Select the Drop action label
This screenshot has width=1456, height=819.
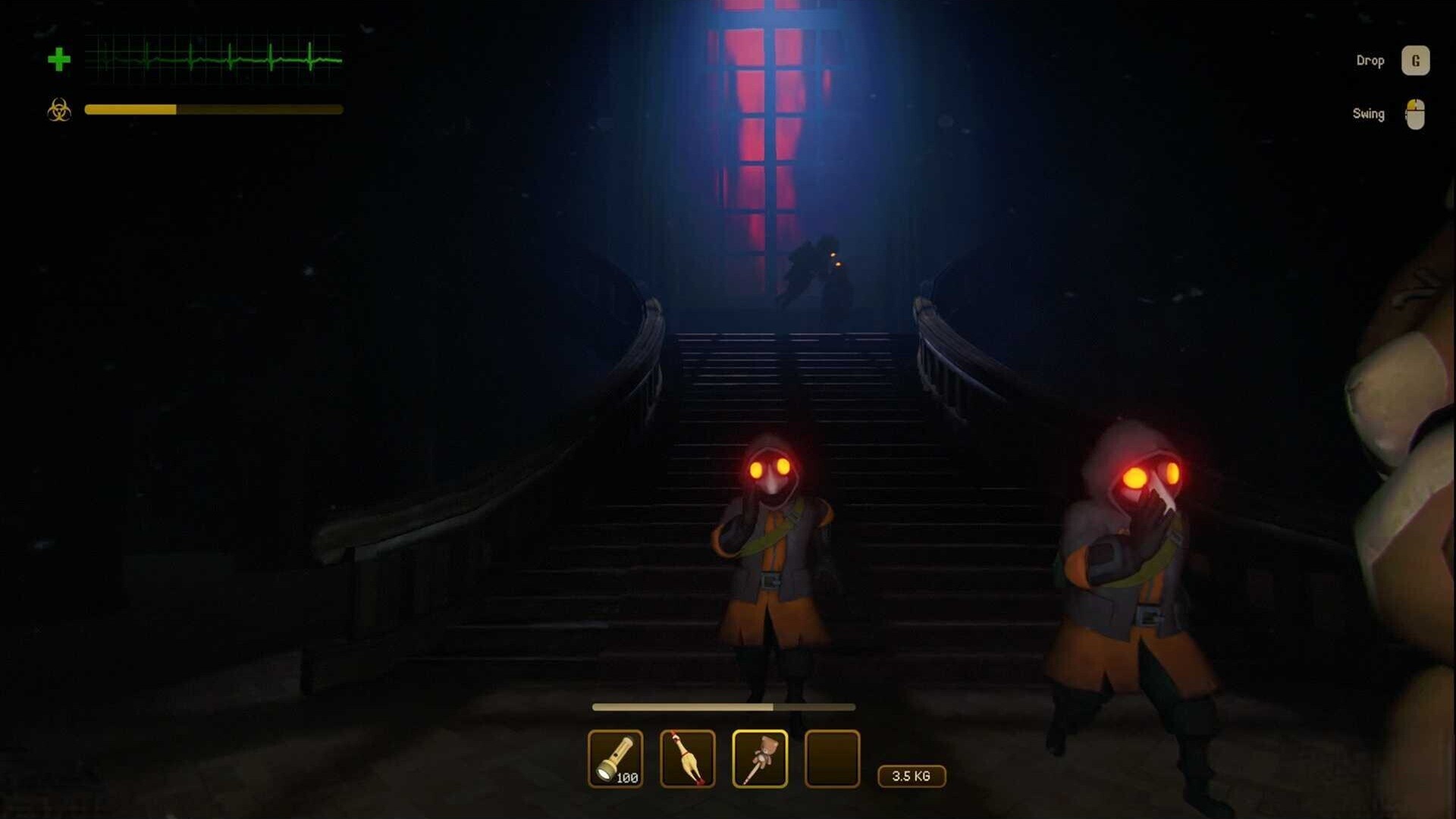pos(1370,60)
